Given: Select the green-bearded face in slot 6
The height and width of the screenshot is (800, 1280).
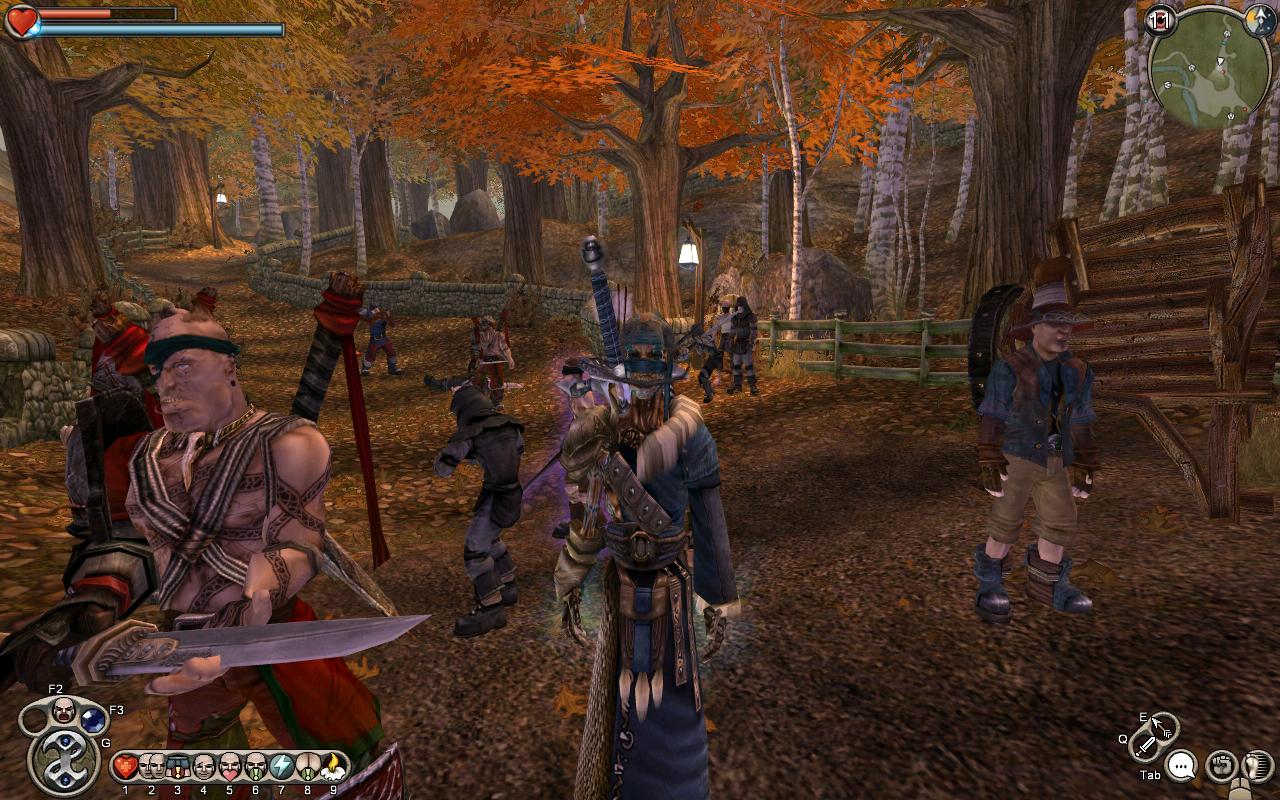Looking at the screenshot, I should [255, 767].
